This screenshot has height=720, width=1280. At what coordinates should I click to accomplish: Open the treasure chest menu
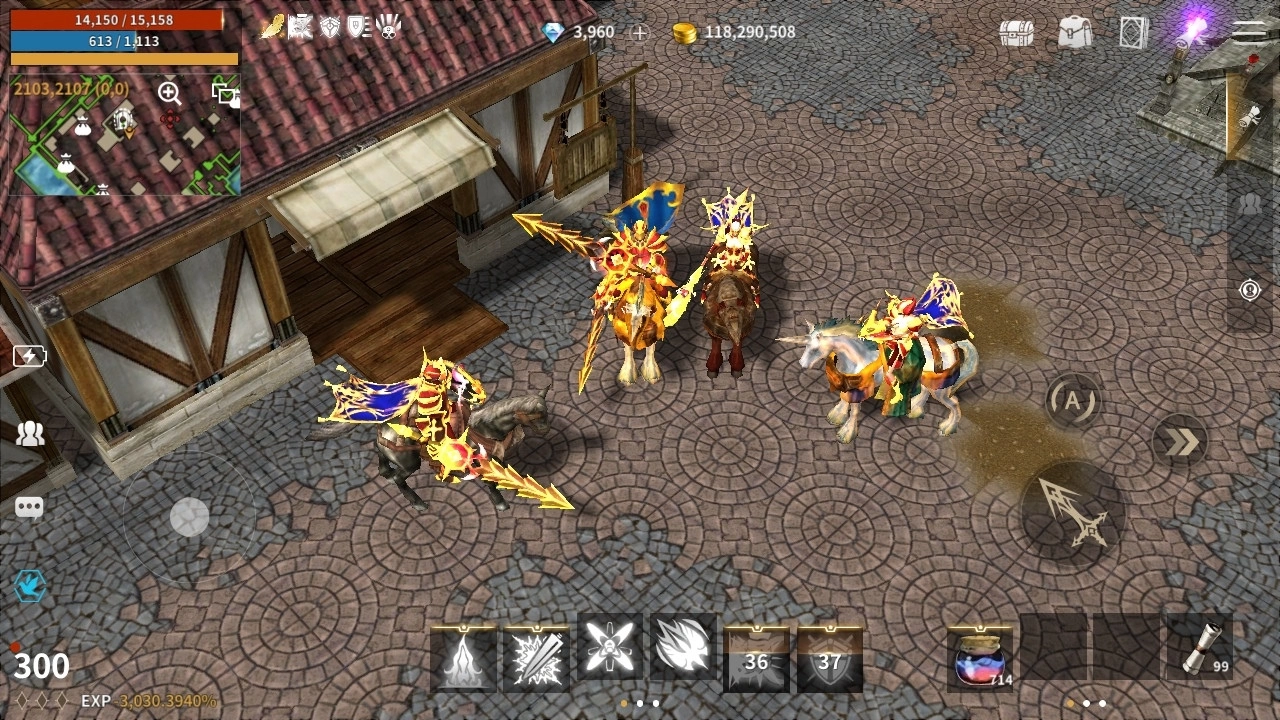[x=1016, y=33]
